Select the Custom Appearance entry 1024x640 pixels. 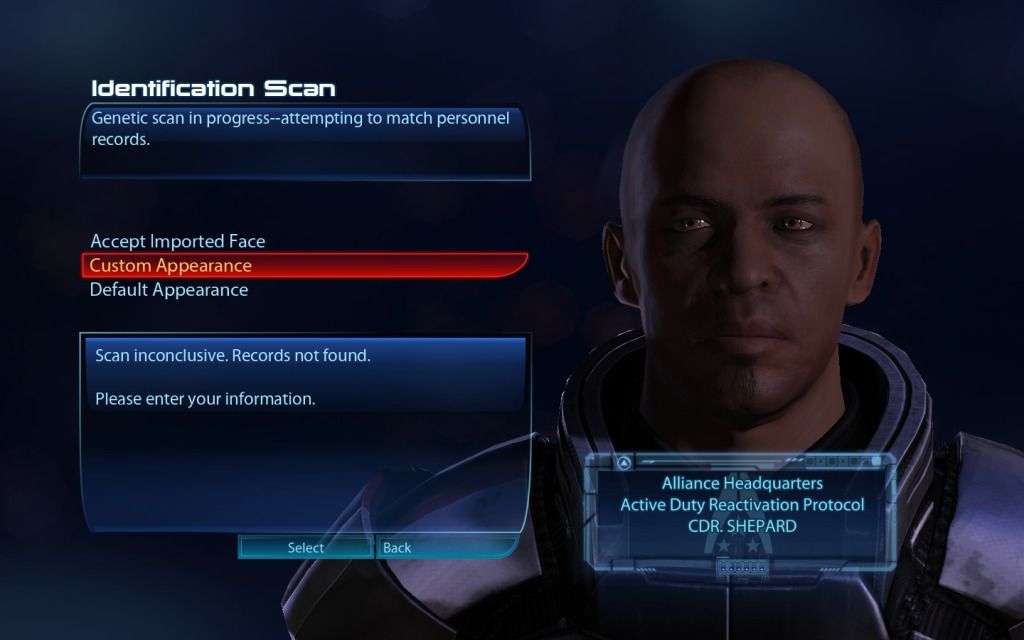click(170, 266)
